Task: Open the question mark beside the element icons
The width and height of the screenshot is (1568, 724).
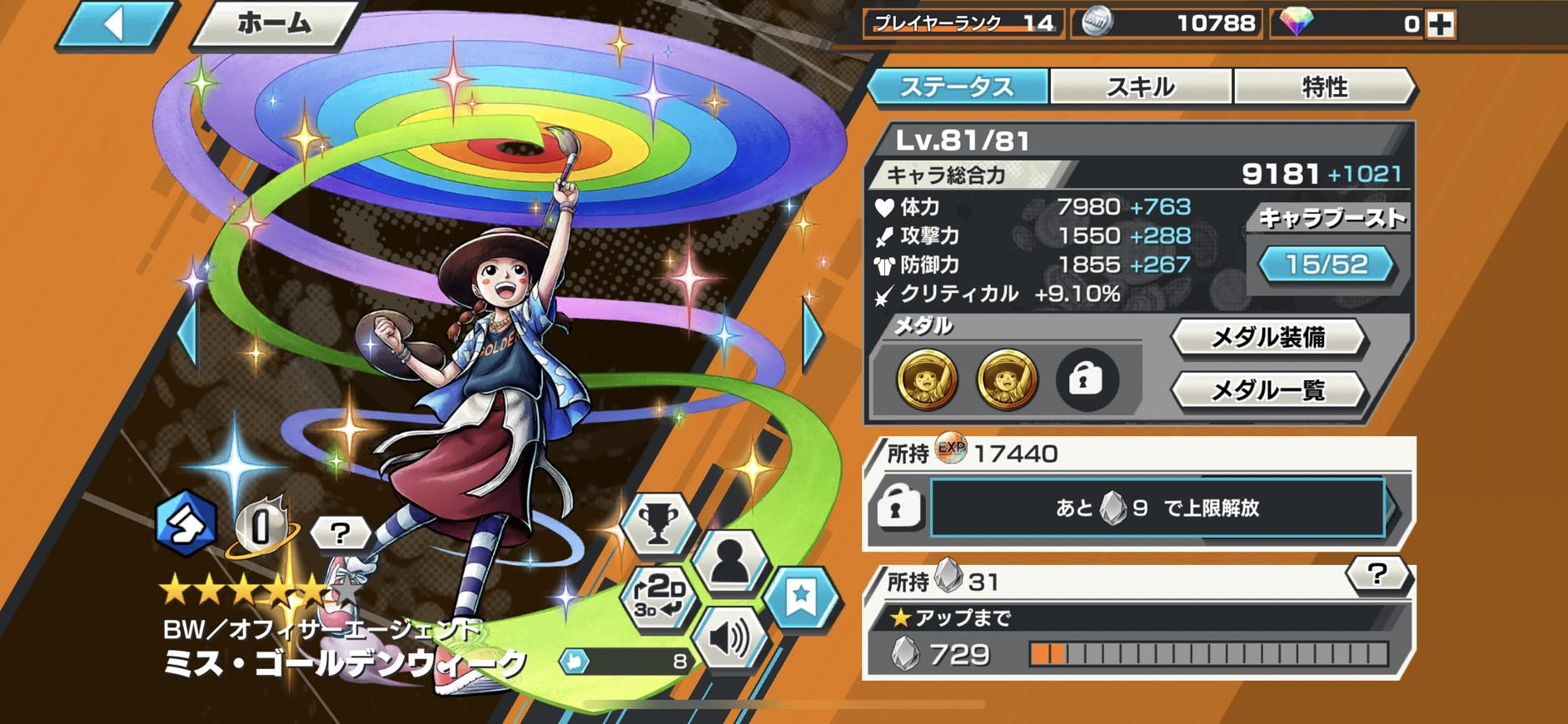Action: click(x=340, y=532)
